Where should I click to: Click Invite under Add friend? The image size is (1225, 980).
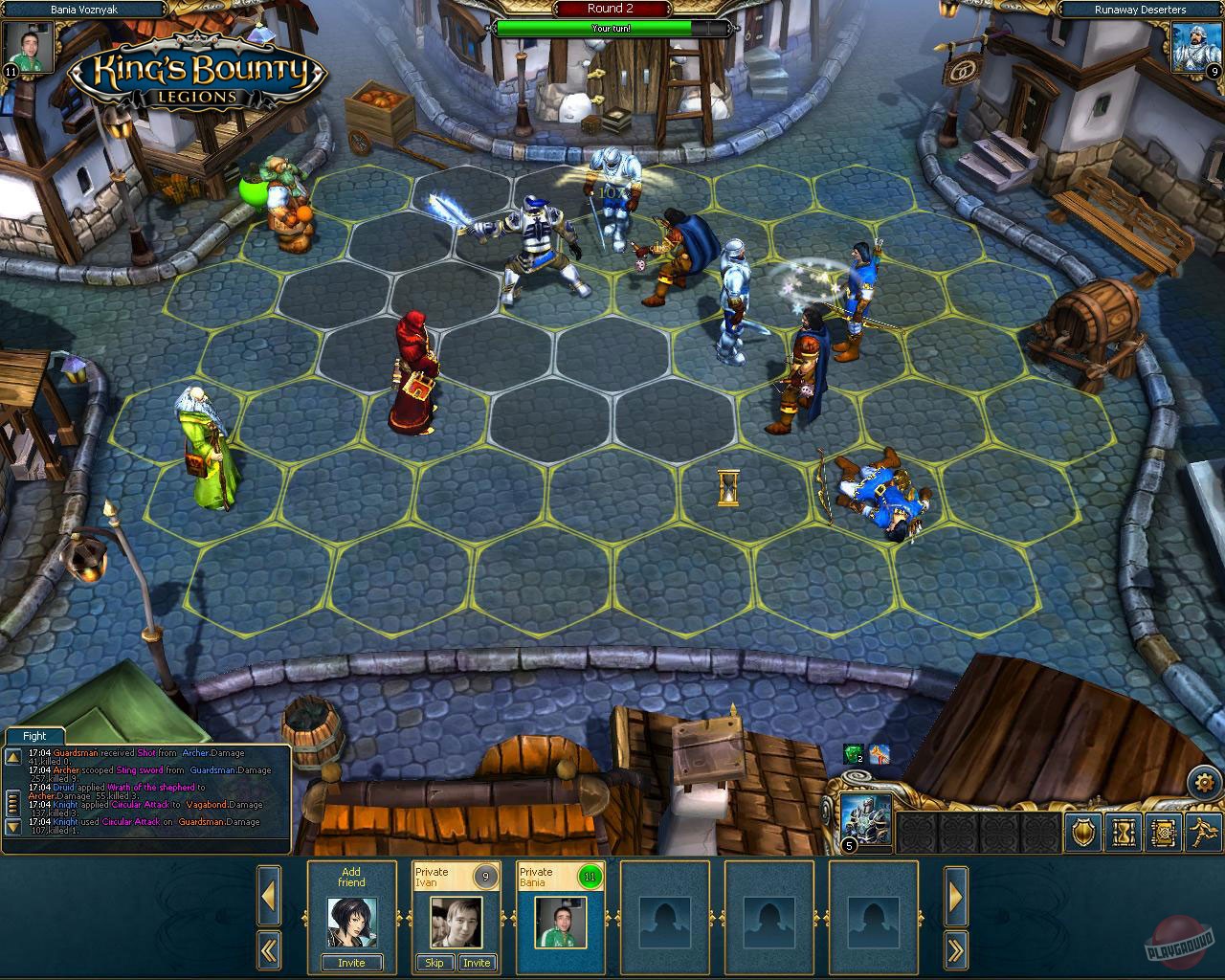pyautogui.click(x=351, y=963)
